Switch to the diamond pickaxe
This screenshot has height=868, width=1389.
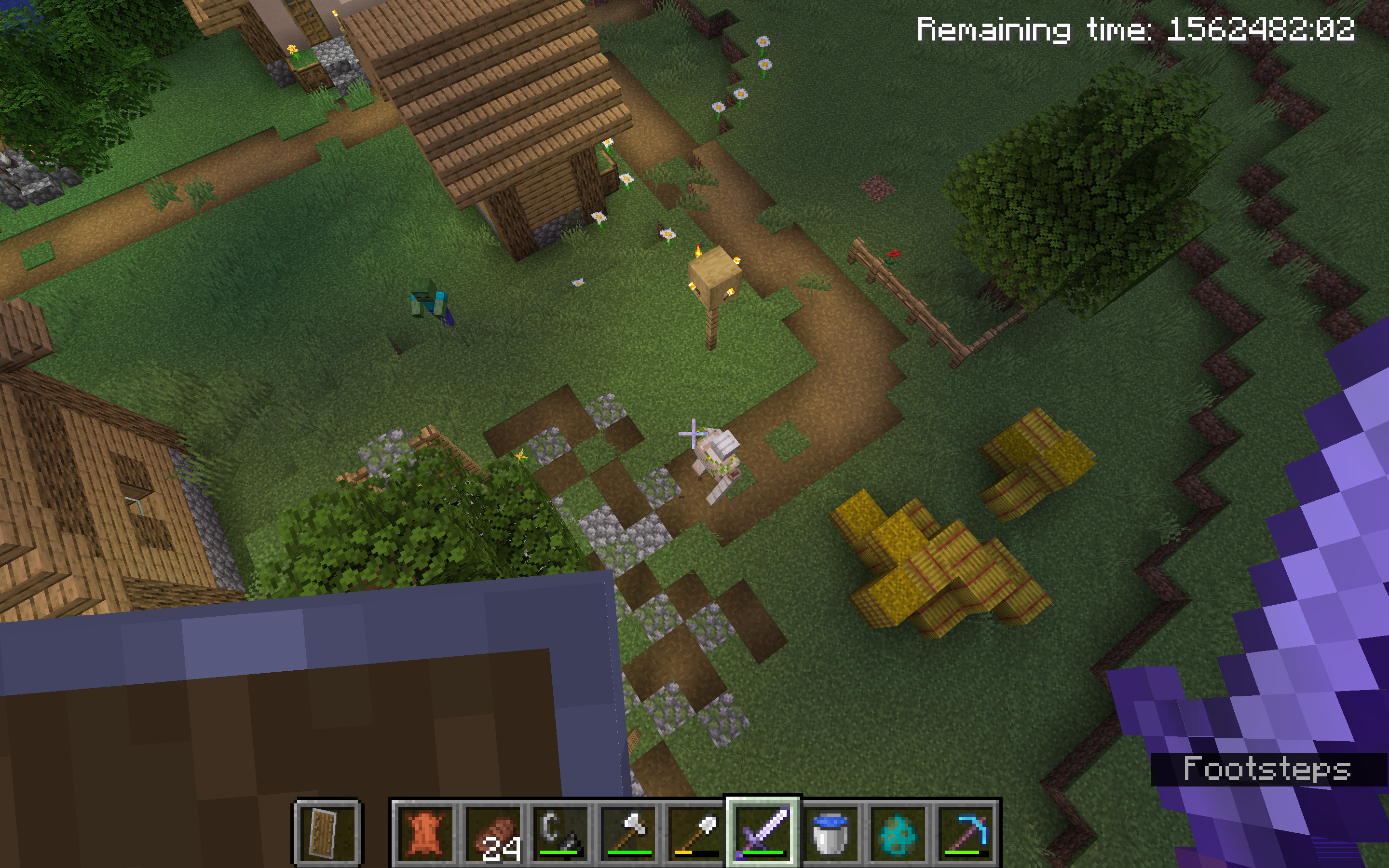pyautogui.click(x=966, y=832)
